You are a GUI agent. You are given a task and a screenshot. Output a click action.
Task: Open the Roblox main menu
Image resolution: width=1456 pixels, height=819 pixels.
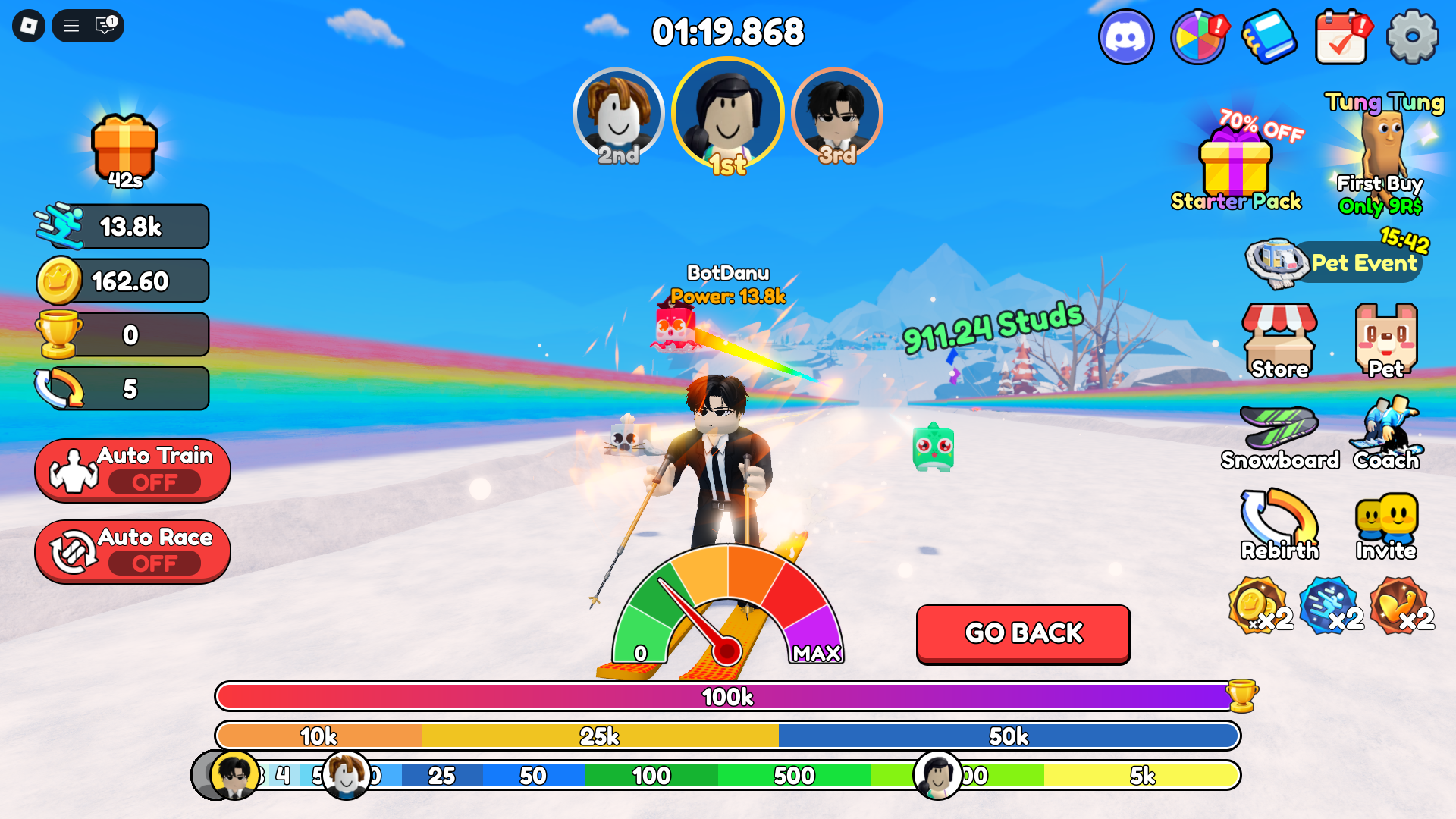(29, 27)
